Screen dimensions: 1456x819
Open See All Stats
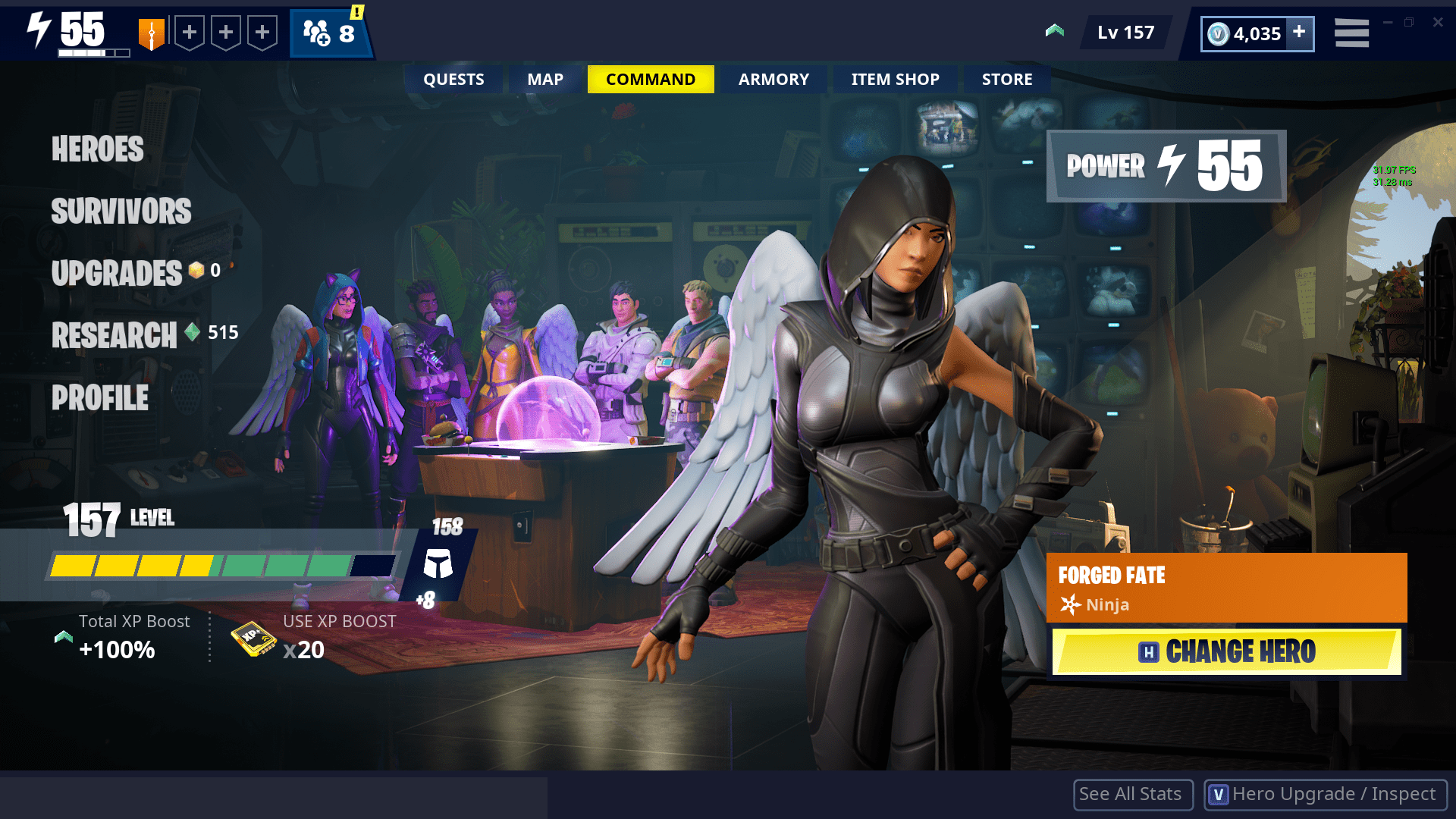pyautogui.click(x=1132, y=794)
